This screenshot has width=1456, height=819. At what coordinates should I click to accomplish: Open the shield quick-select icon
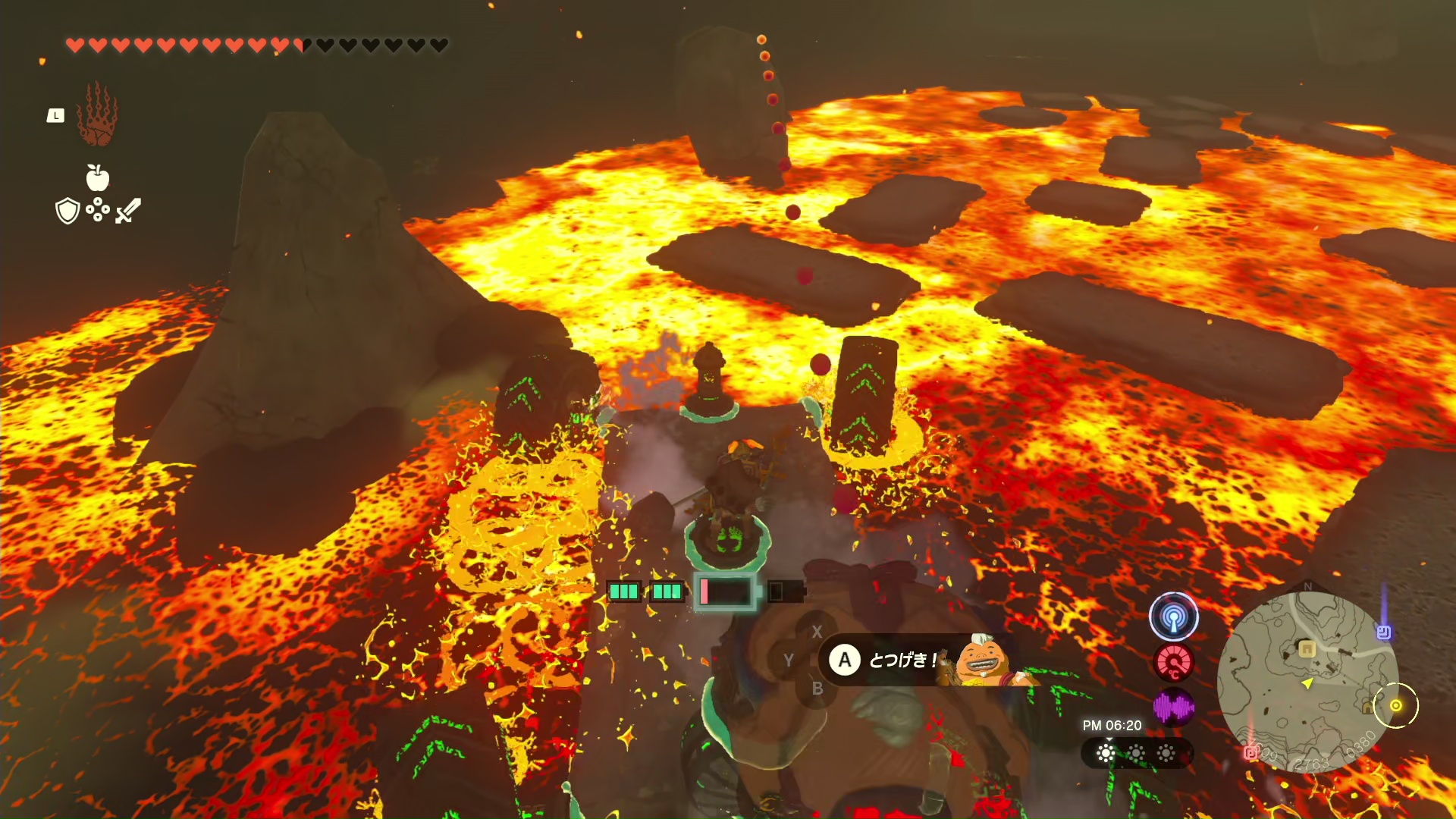[68, 211]
